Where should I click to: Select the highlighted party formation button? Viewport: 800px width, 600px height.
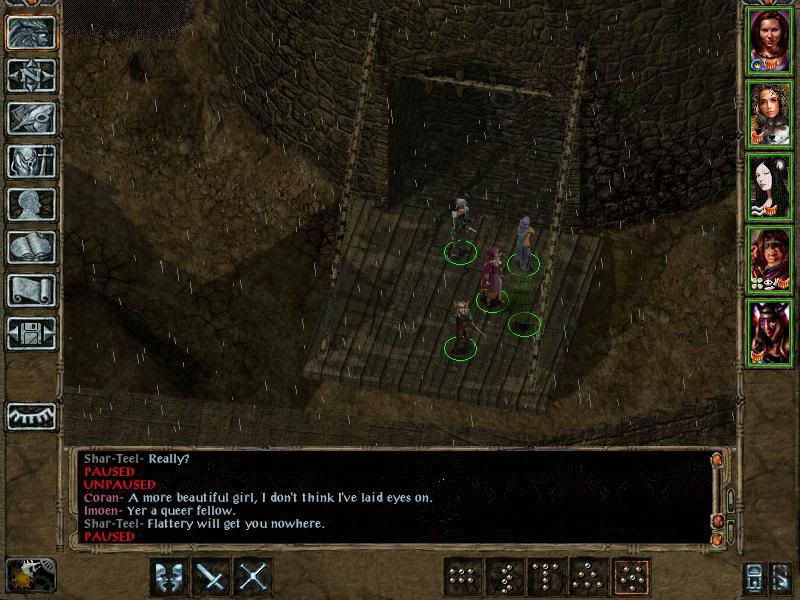pyautogui.click(x=631, y=577)
